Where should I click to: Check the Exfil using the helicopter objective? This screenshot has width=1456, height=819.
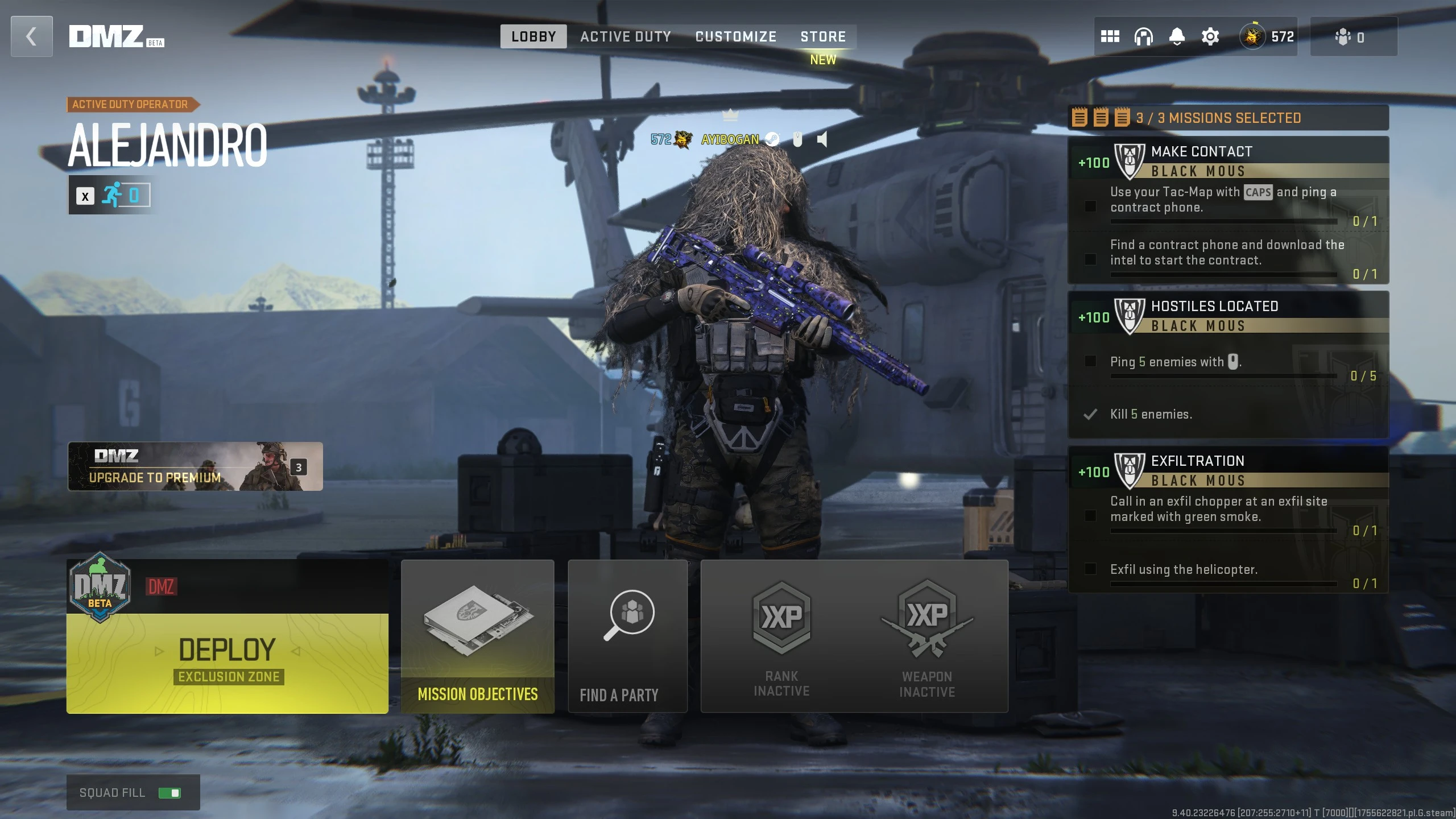(x=1091, y=569)
